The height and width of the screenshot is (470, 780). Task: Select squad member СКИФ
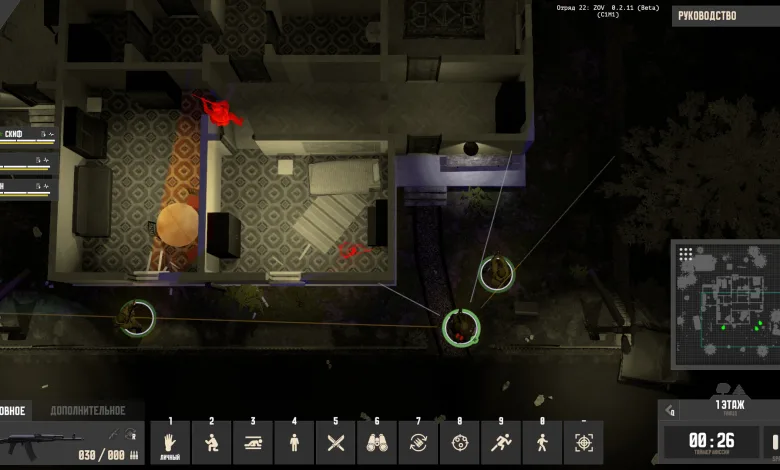coord(25,133)
